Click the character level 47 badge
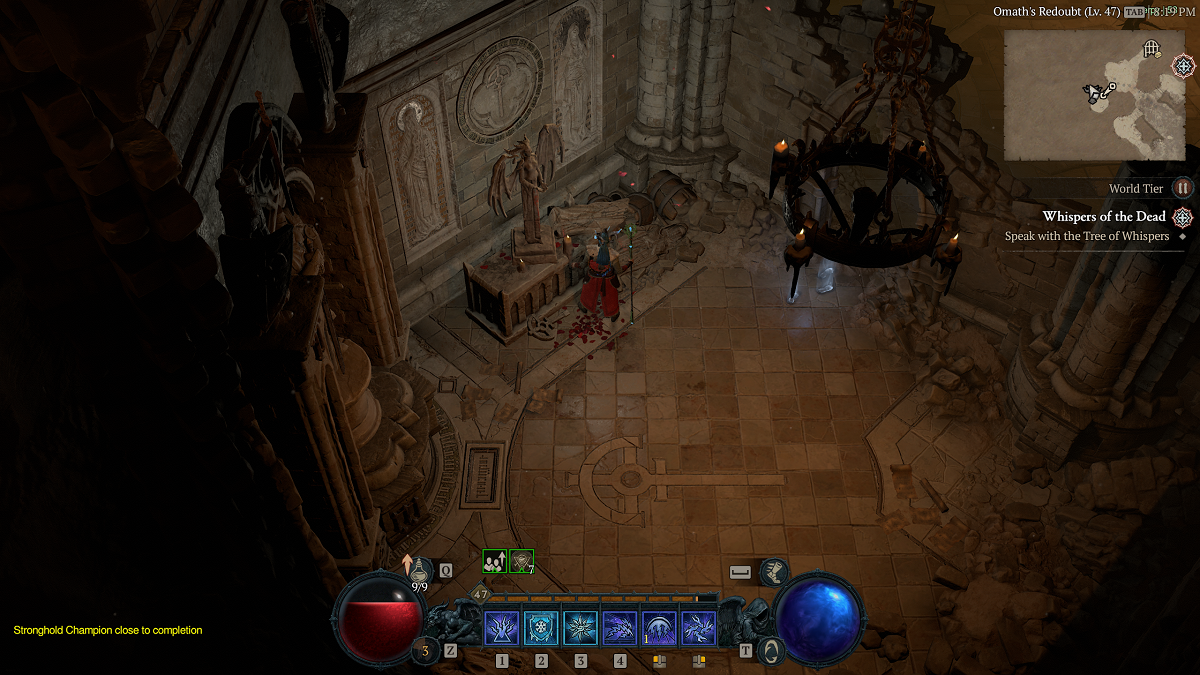 point(481,594)
